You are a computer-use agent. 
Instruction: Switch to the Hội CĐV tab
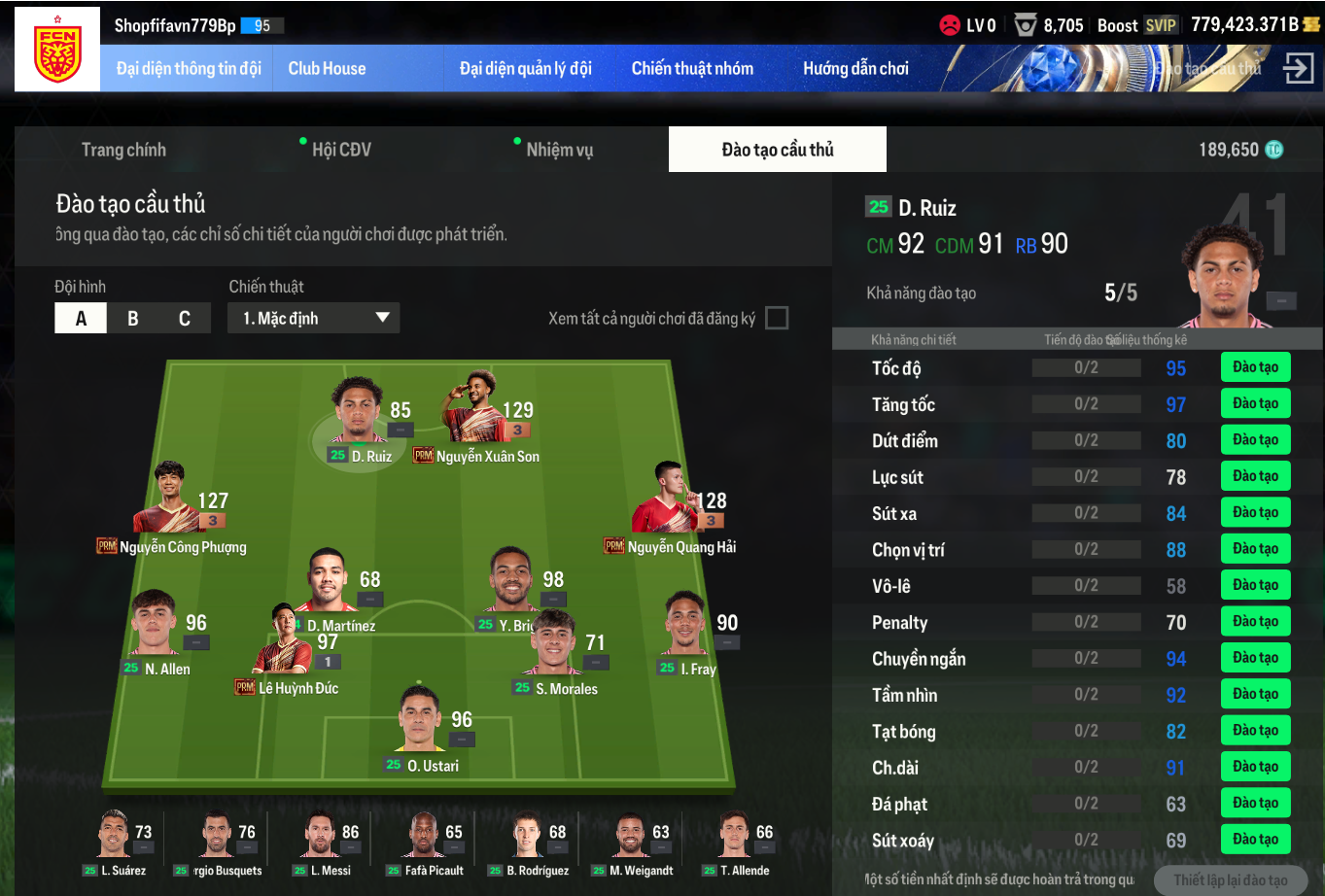(341, 150)
